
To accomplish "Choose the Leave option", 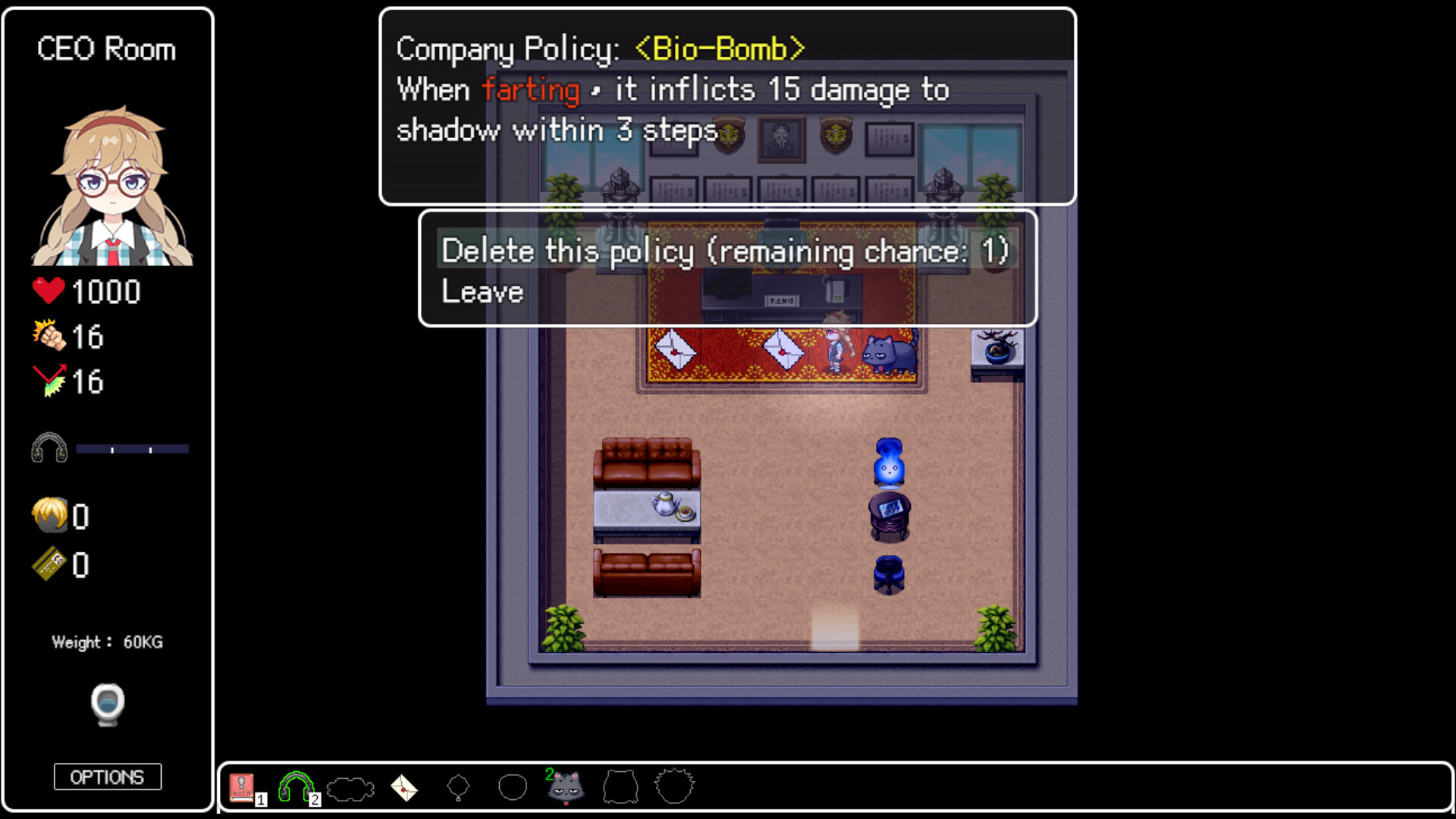I will [x=482, y=290].
